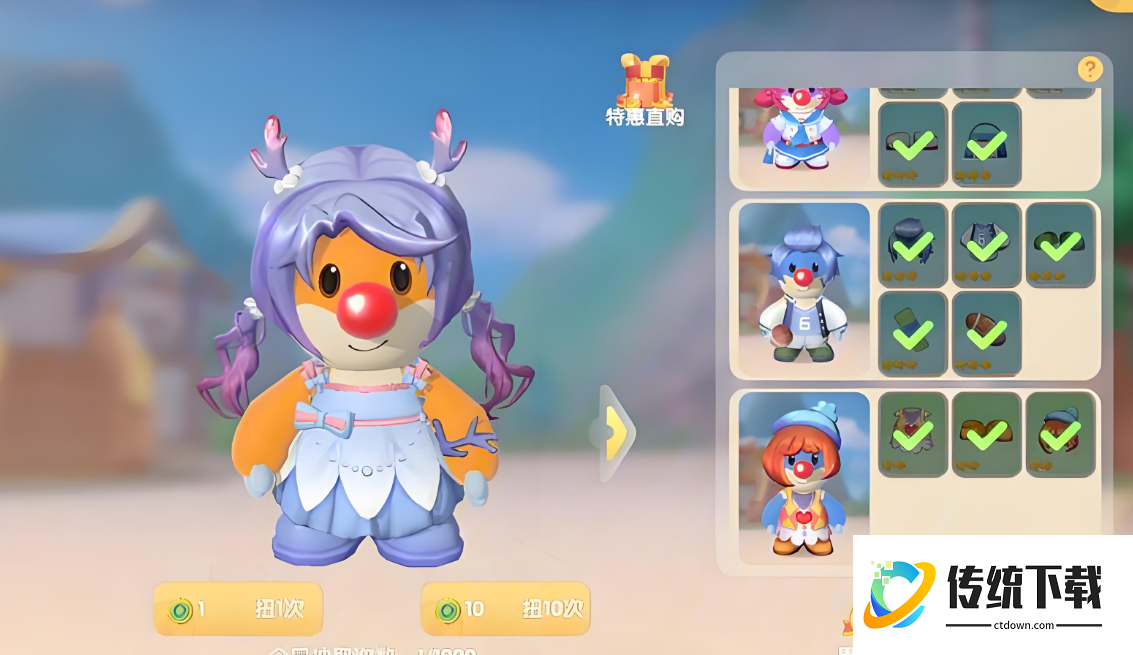Choose the orange shoes item slot
The width and height of the screenshot is (1133, 655).
click(987, 433)
